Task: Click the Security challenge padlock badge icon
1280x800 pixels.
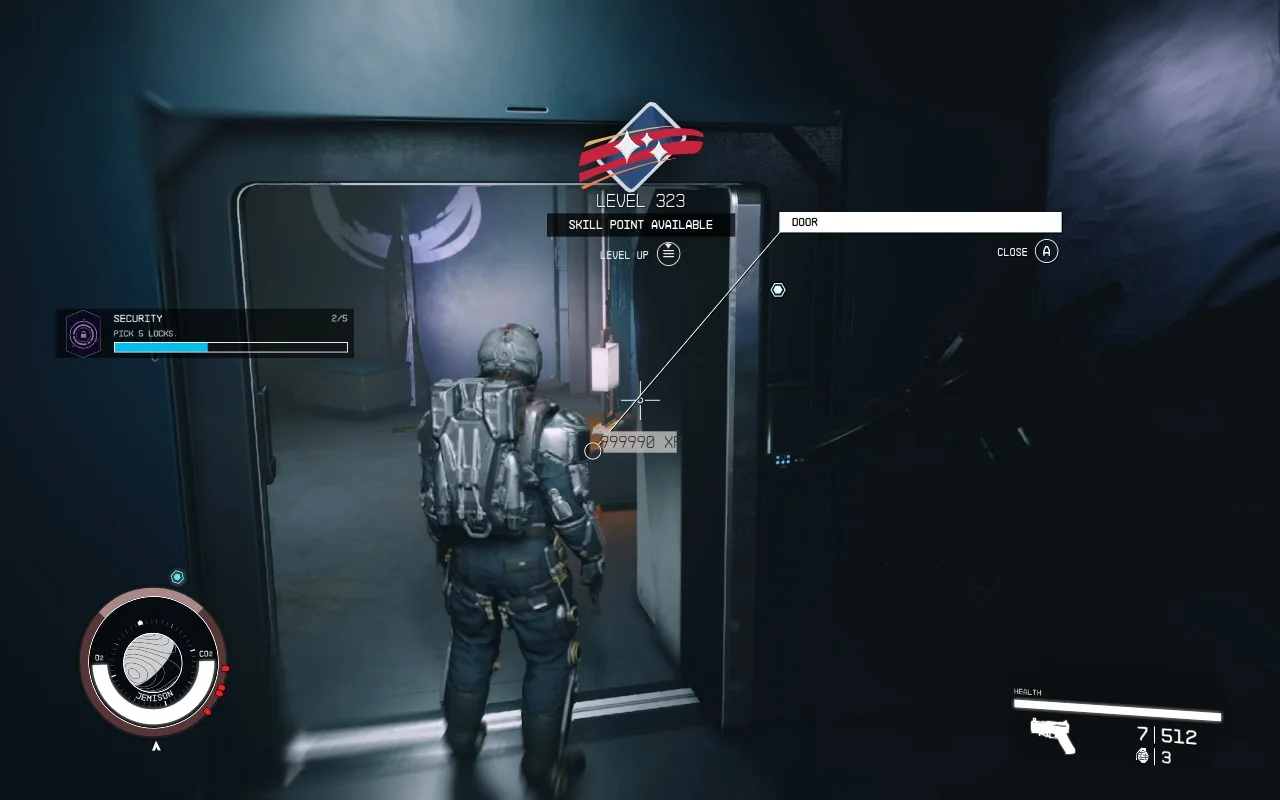Action: (83, 333)
